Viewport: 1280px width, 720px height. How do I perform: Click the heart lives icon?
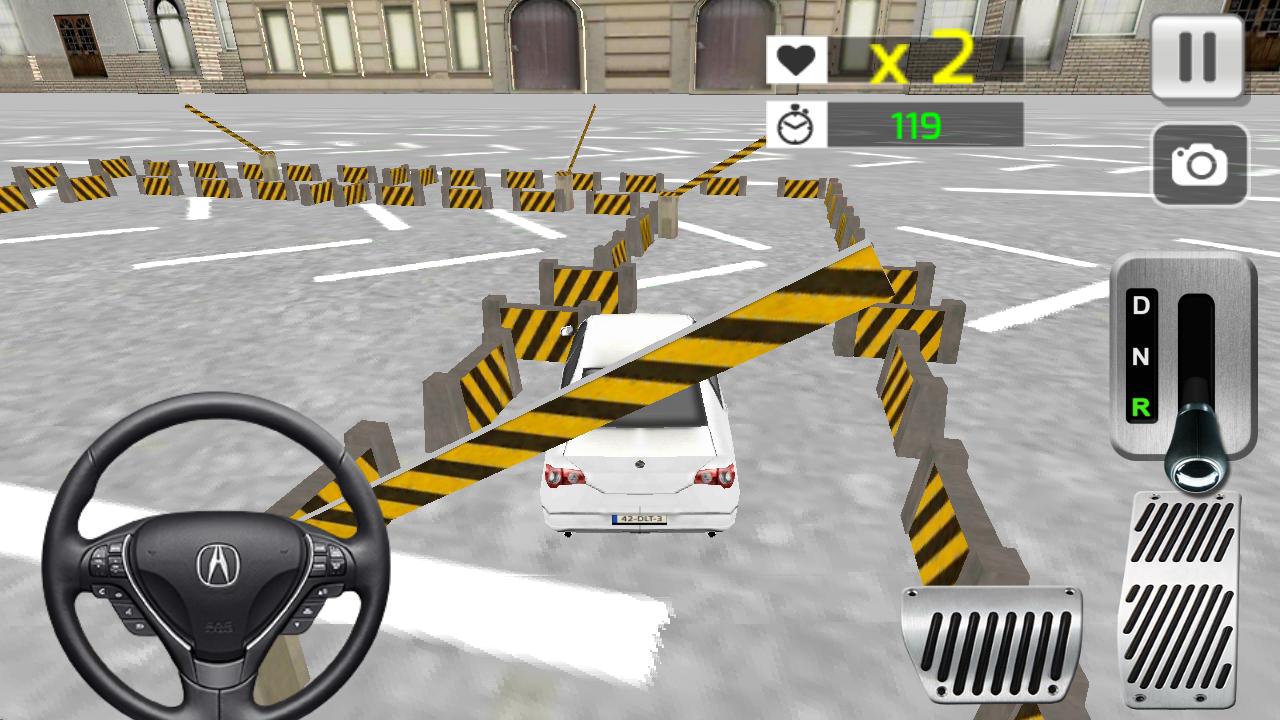point(795,60)
